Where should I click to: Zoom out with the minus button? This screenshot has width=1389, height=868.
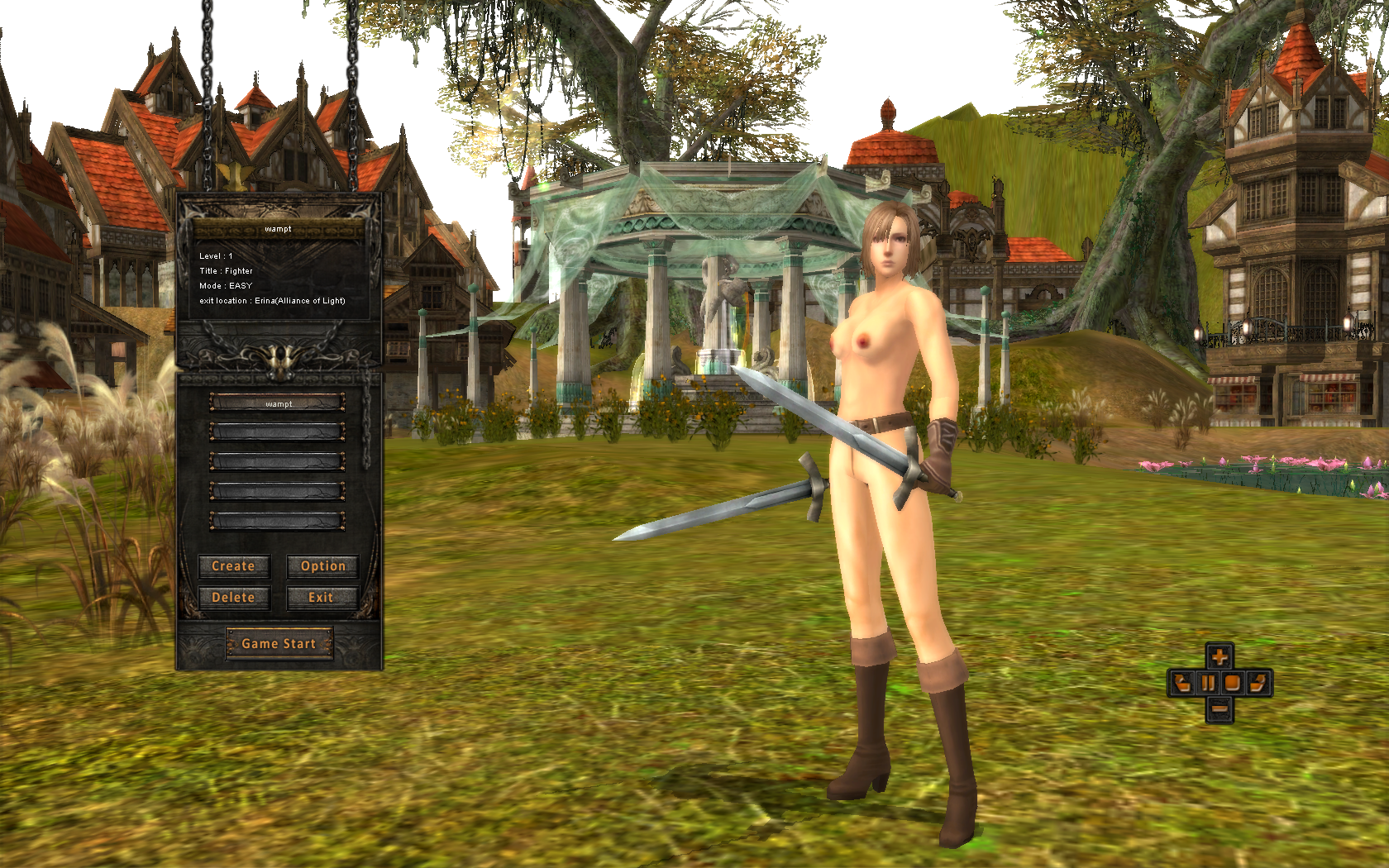(x=1220, y=708)
